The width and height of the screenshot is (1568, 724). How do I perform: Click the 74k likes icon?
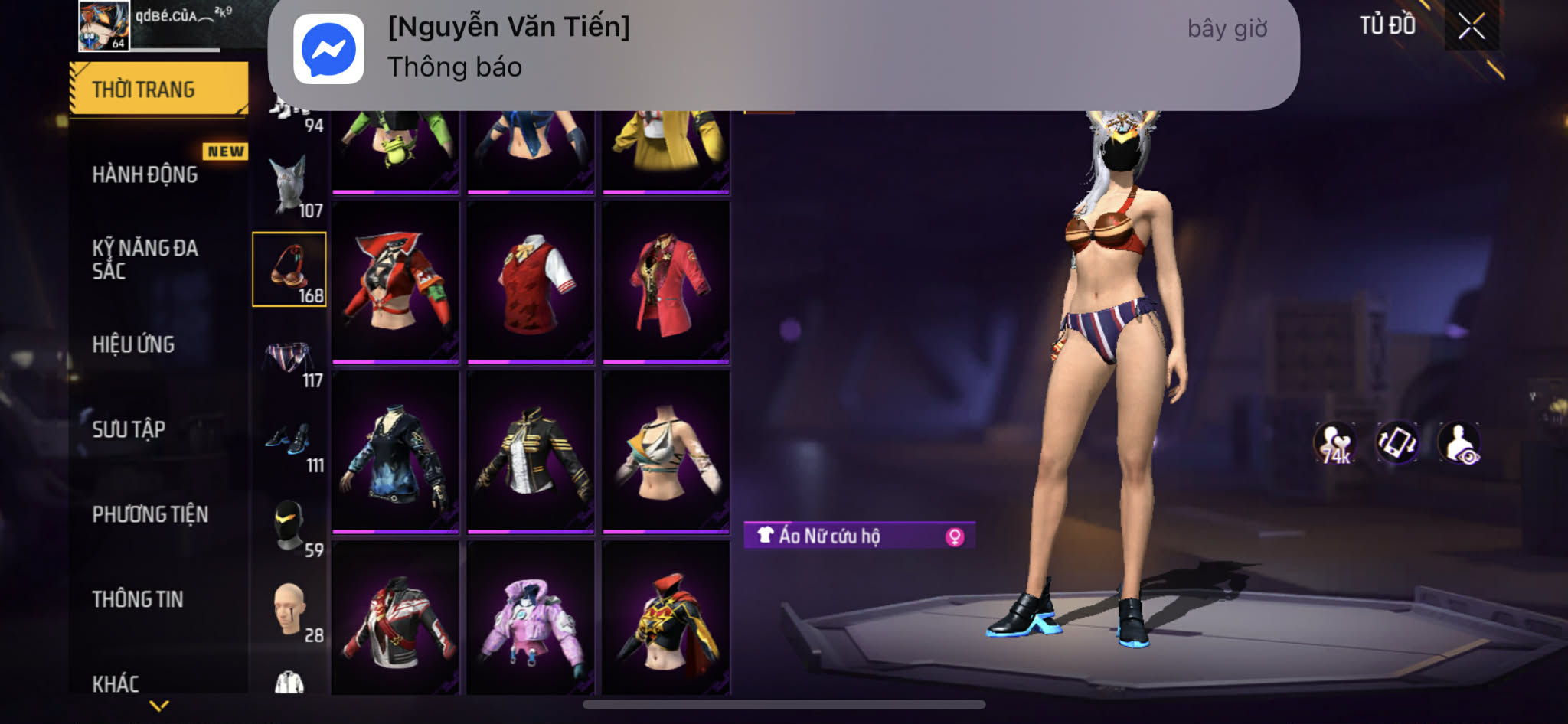tap(1335, 443)
